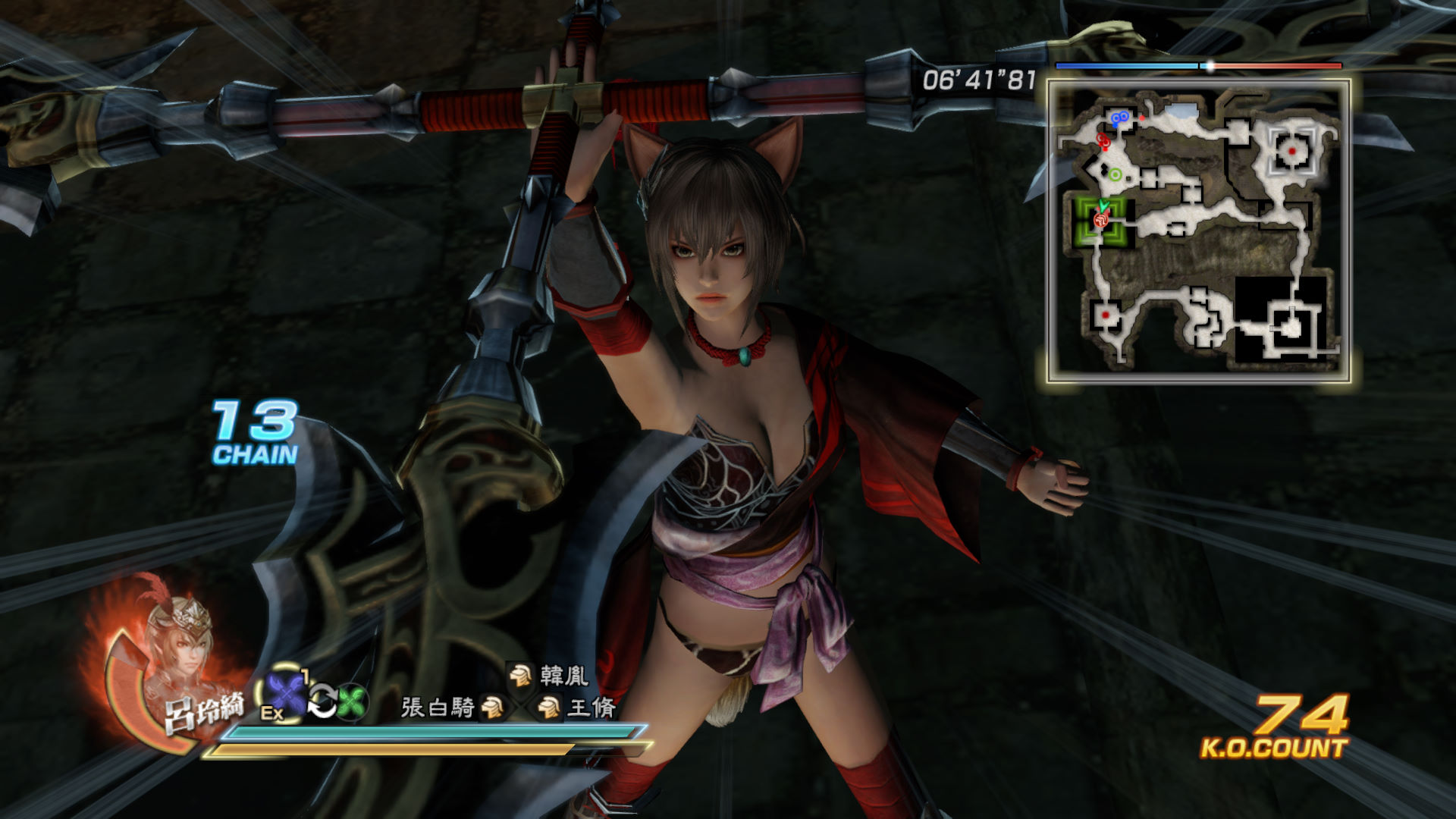The image size is (1456, 819).
Task: Click the green circle marker on minimap
Action: [1115, 174]
